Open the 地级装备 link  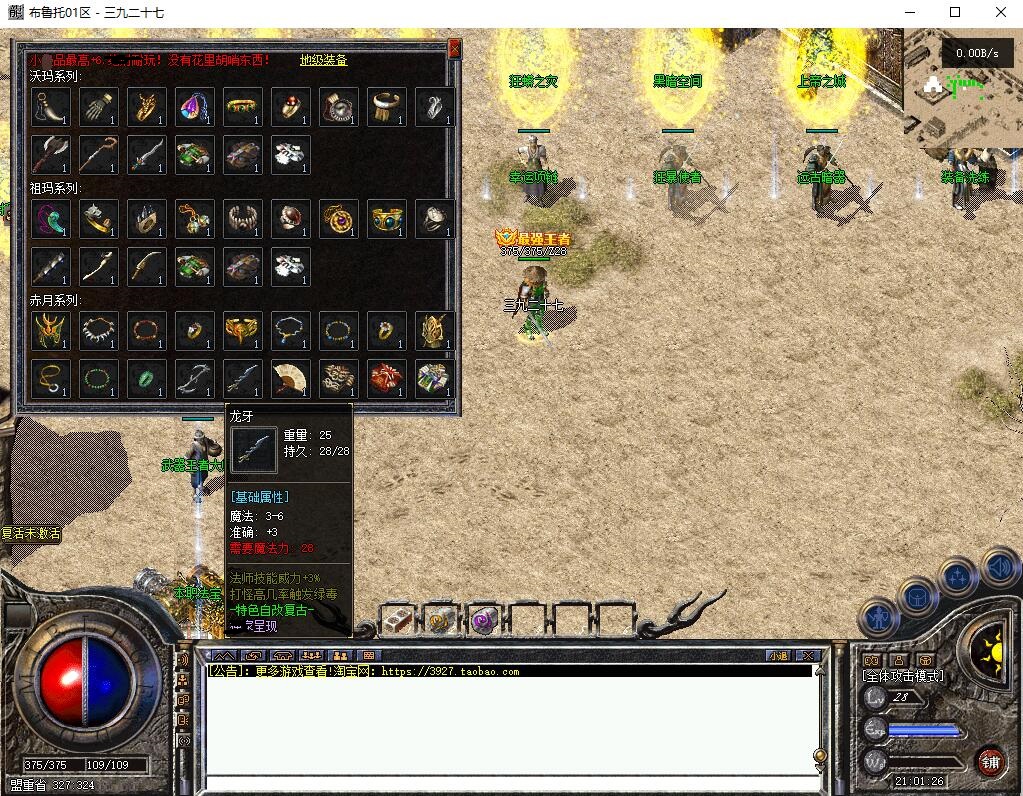pyautogui.click(x=324, y=60)
